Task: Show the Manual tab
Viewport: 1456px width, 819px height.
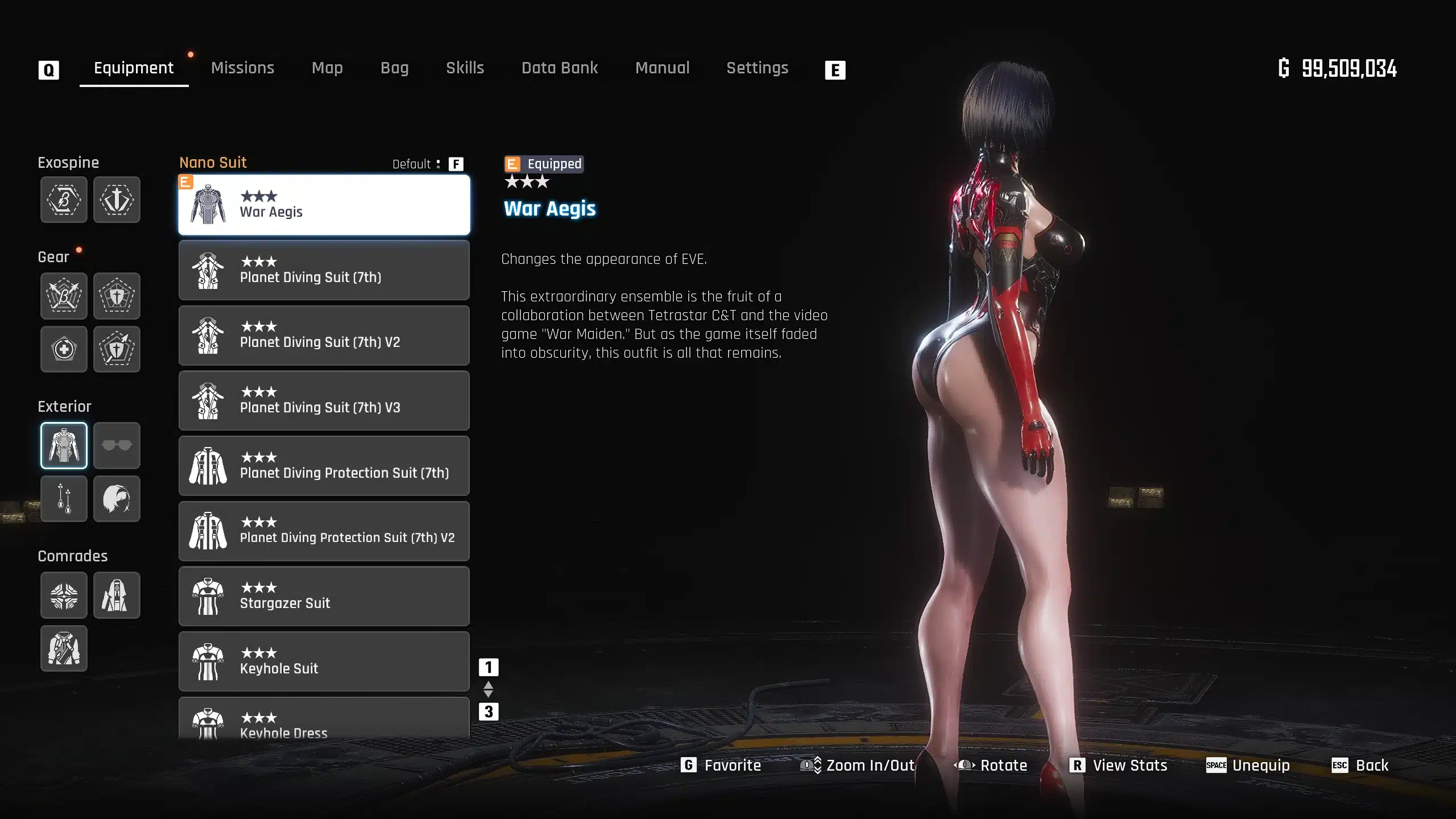Action: [x=662, y=68]
